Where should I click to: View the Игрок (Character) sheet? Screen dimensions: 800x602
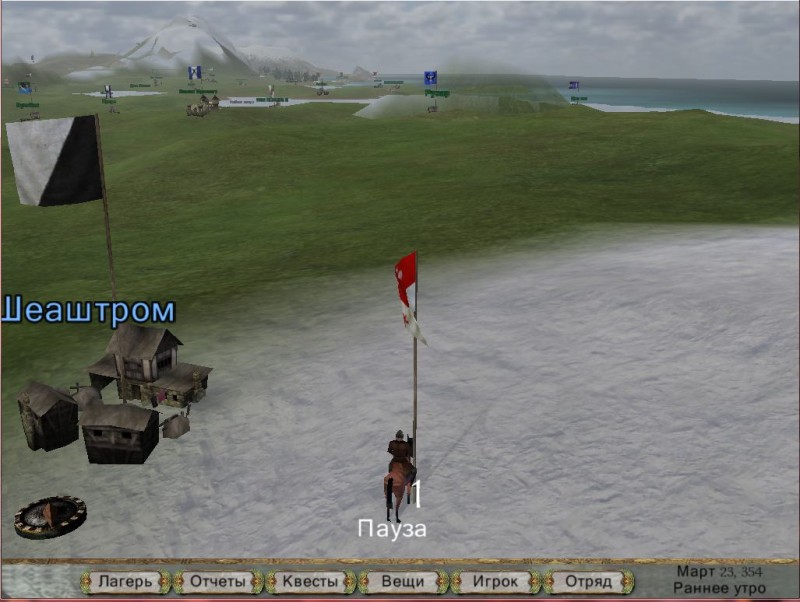coord(496,581)
